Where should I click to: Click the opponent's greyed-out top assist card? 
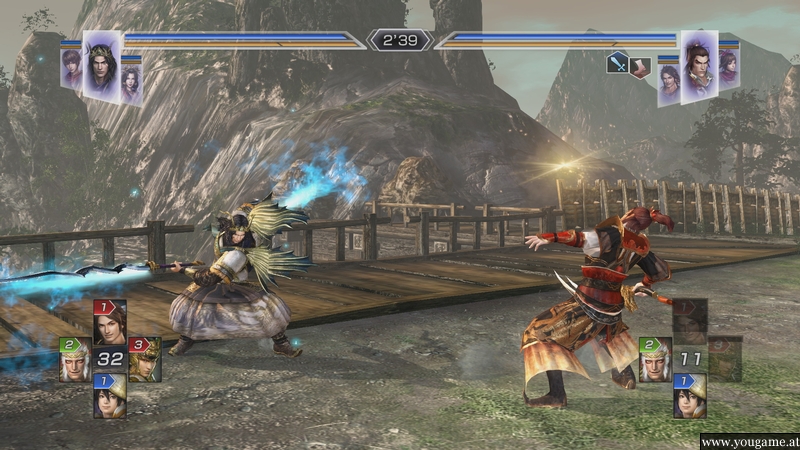689,321
